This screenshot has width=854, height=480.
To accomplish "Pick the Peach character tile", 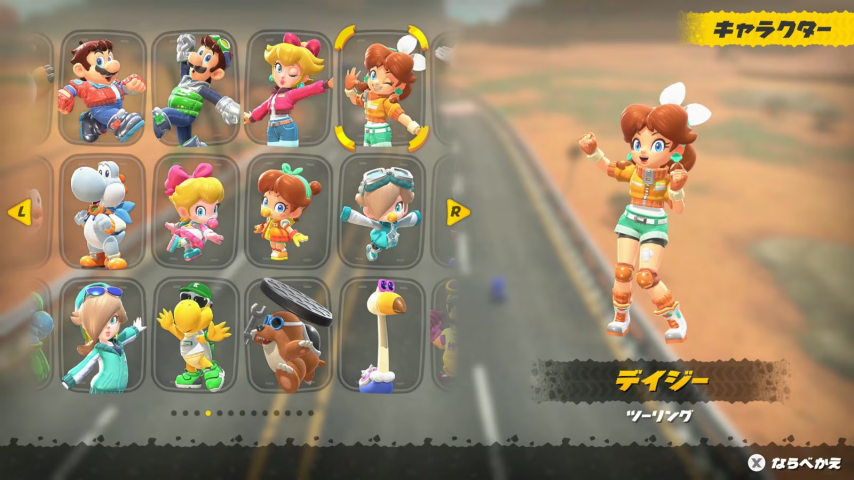I will click(x=289, y=88).
